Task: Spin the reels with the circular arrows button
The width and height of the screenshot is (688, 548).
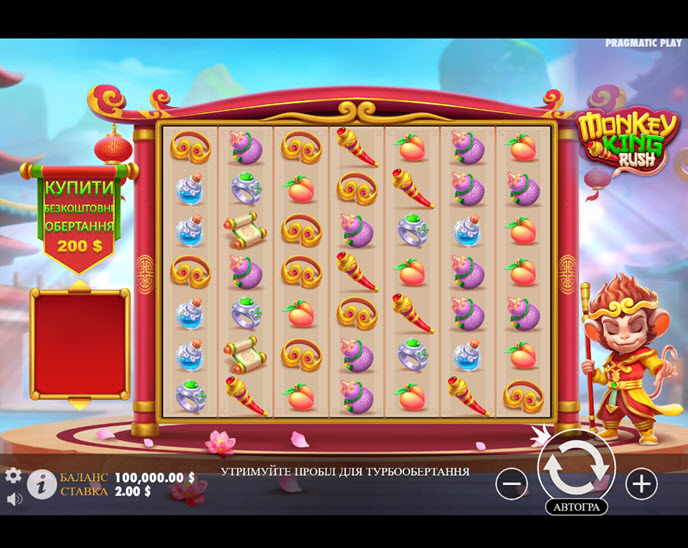Action: pyautogui.click(x=576, y=466)
